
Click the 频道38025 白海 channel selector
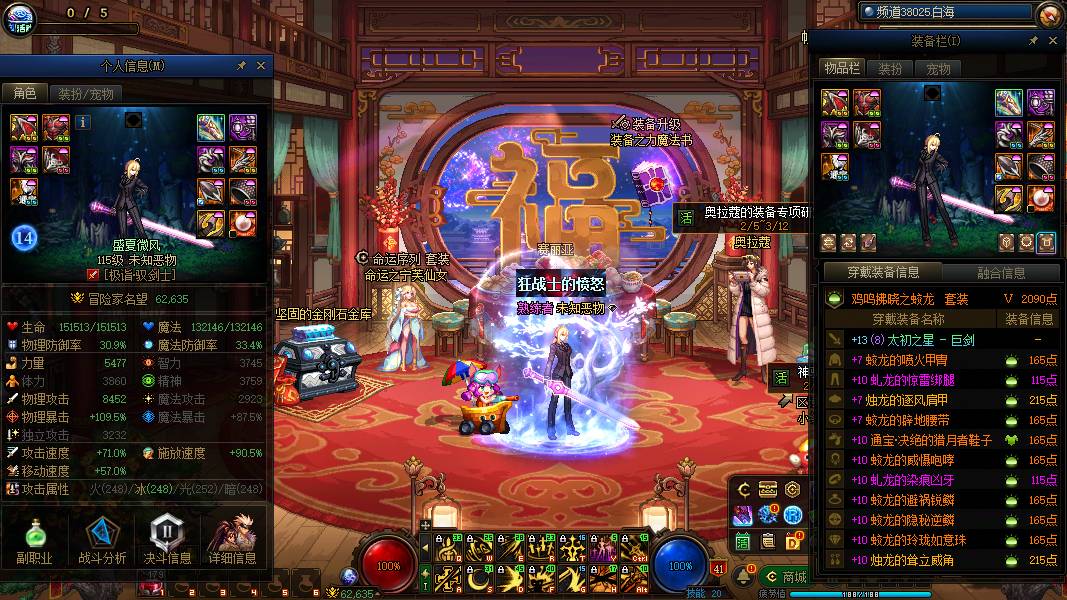point(944,12)
